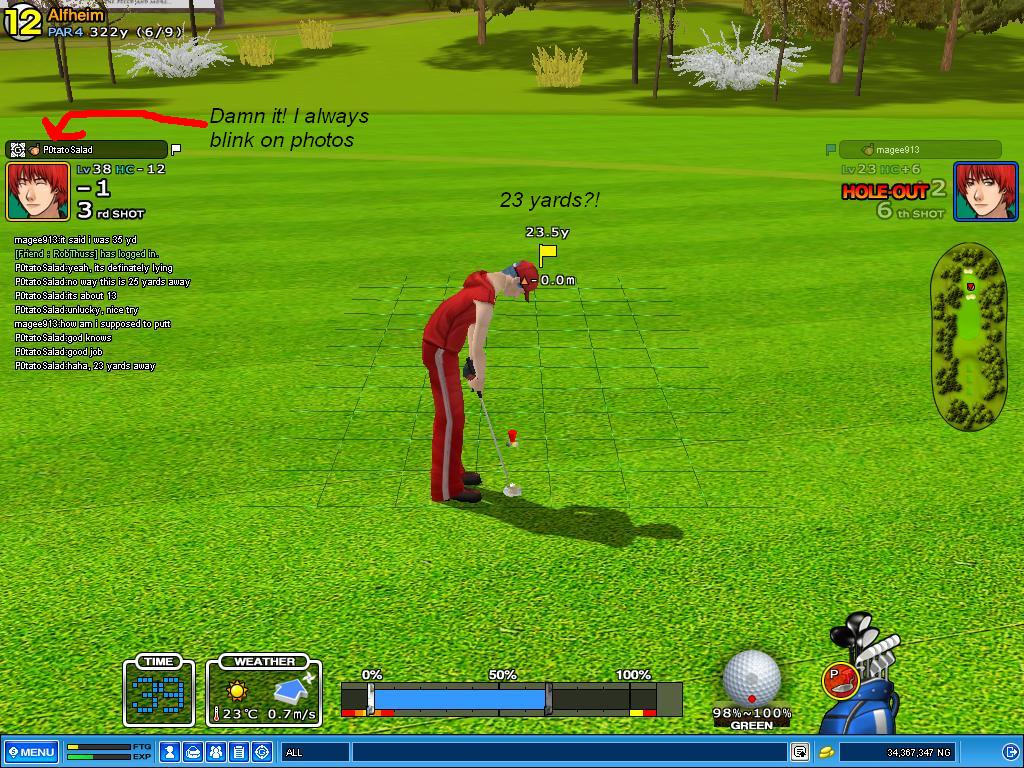Click the exit arrow icon in bottom bar
This screenshot has width=1024, height=768.
[1010, 752]
